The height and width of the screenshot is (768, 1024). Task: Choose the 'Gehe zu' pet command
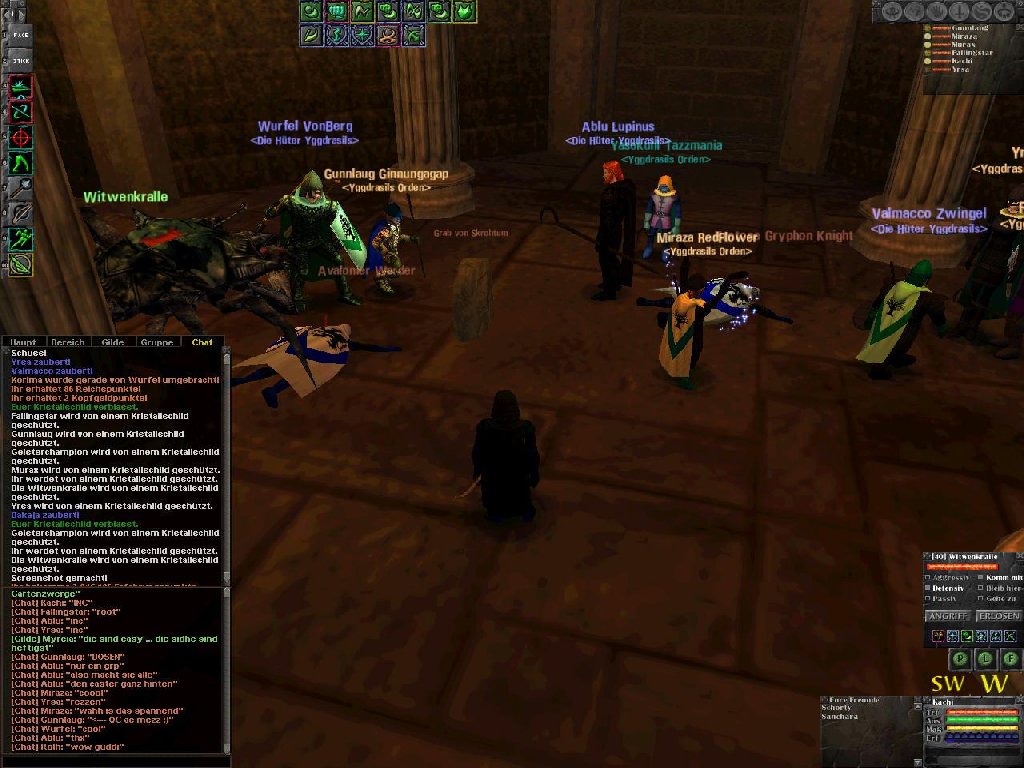click(978, 598)
